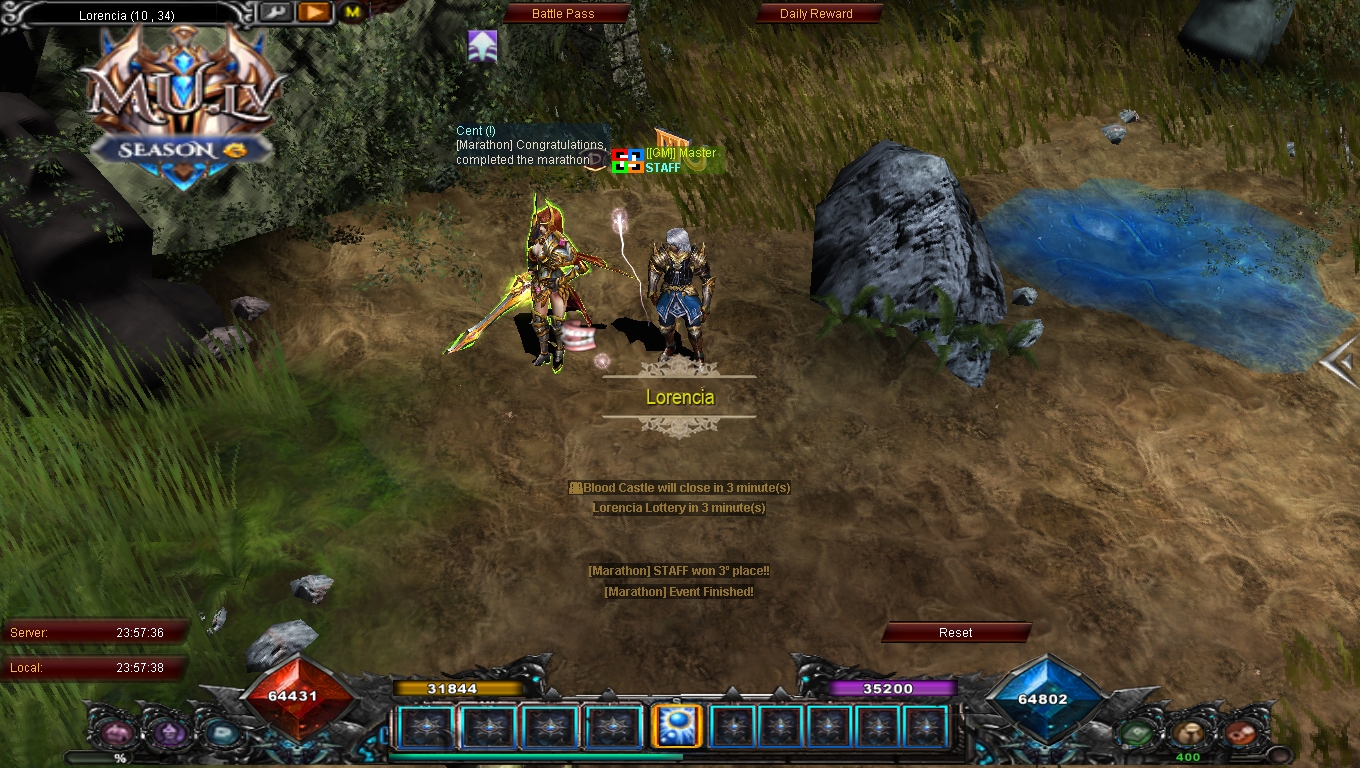Click the Reset button
The width and height of the screenshot is (1360, 768).
point(955,633)
